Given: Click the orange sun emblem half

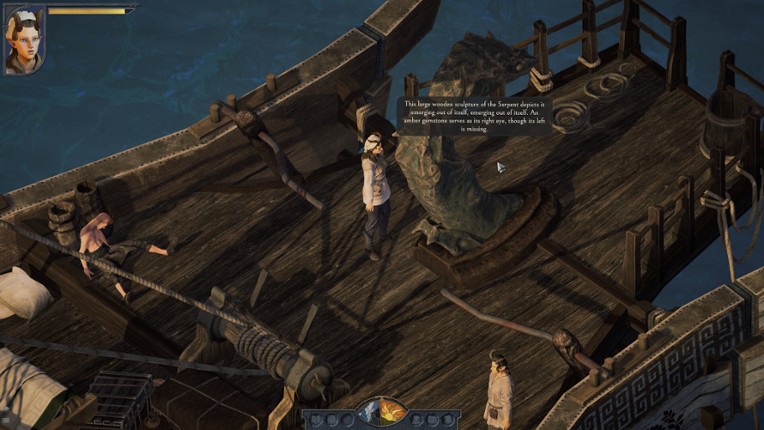Looking at the screenshot, I should 391,413.
